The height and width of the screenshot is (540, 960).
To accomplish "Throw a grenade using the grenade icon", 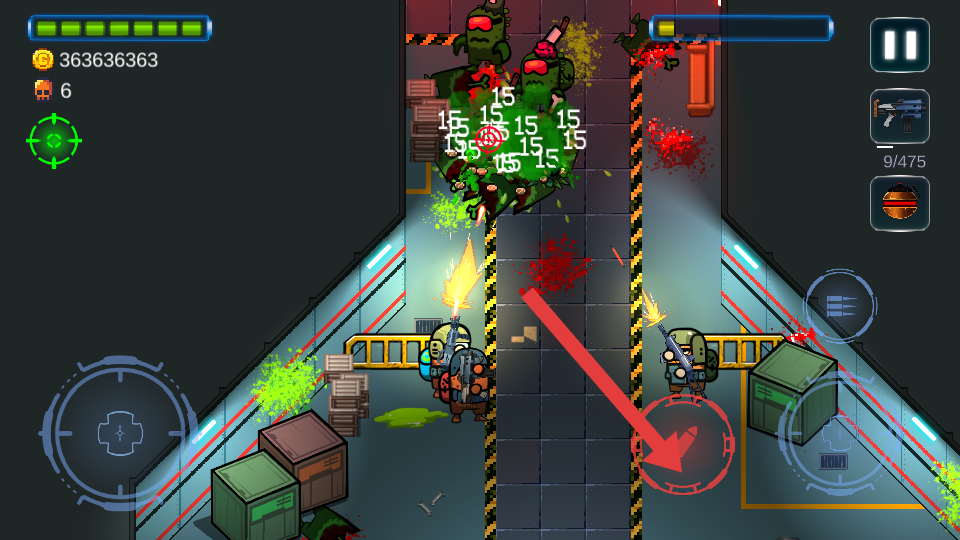I will [899, 203].
